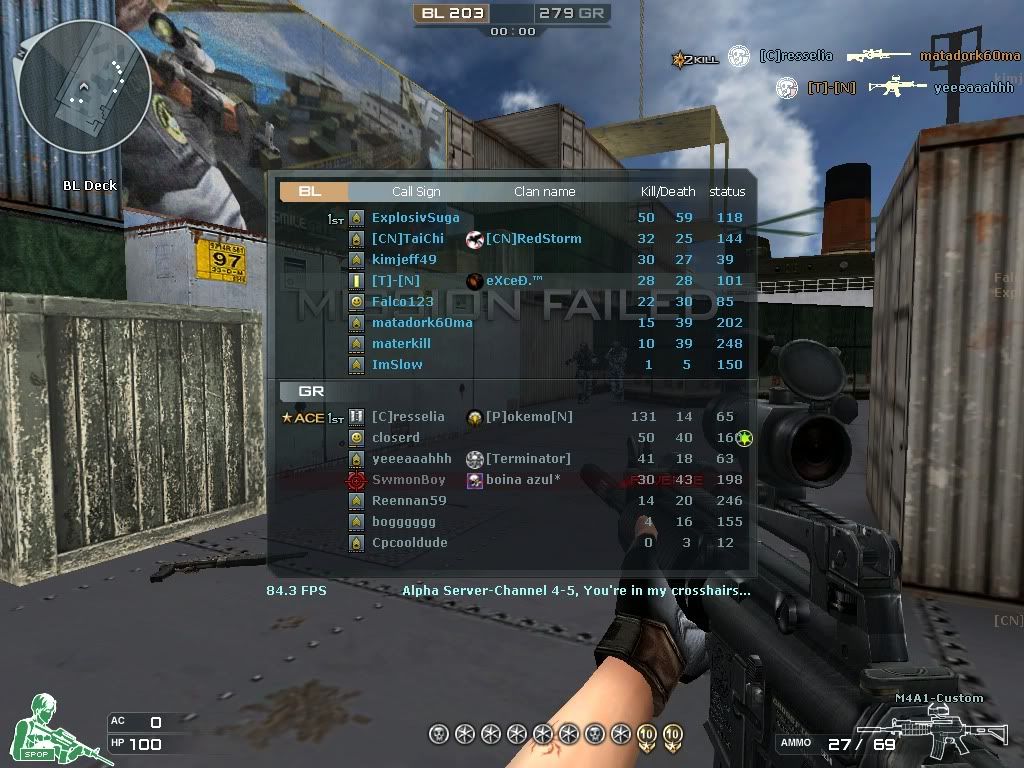
Task: Click the M4A1-Custom weapon icon
Action: point(930,730)
